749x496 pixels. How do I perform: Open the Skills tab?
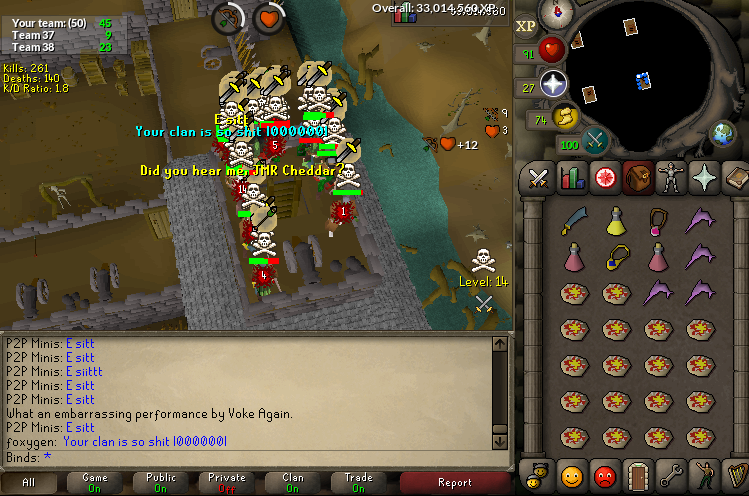tap(572, 178)
